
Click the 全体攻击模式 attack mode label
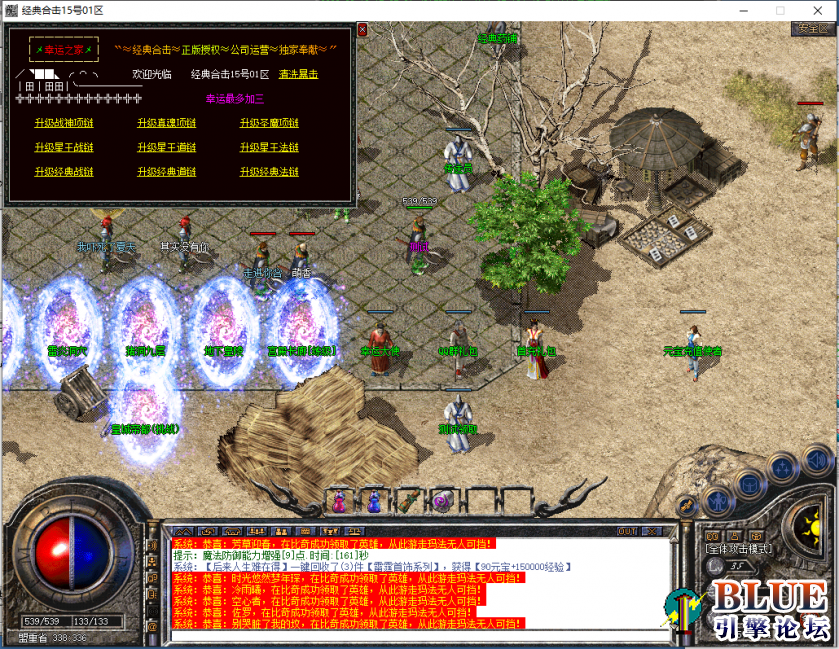coord(736,549)
